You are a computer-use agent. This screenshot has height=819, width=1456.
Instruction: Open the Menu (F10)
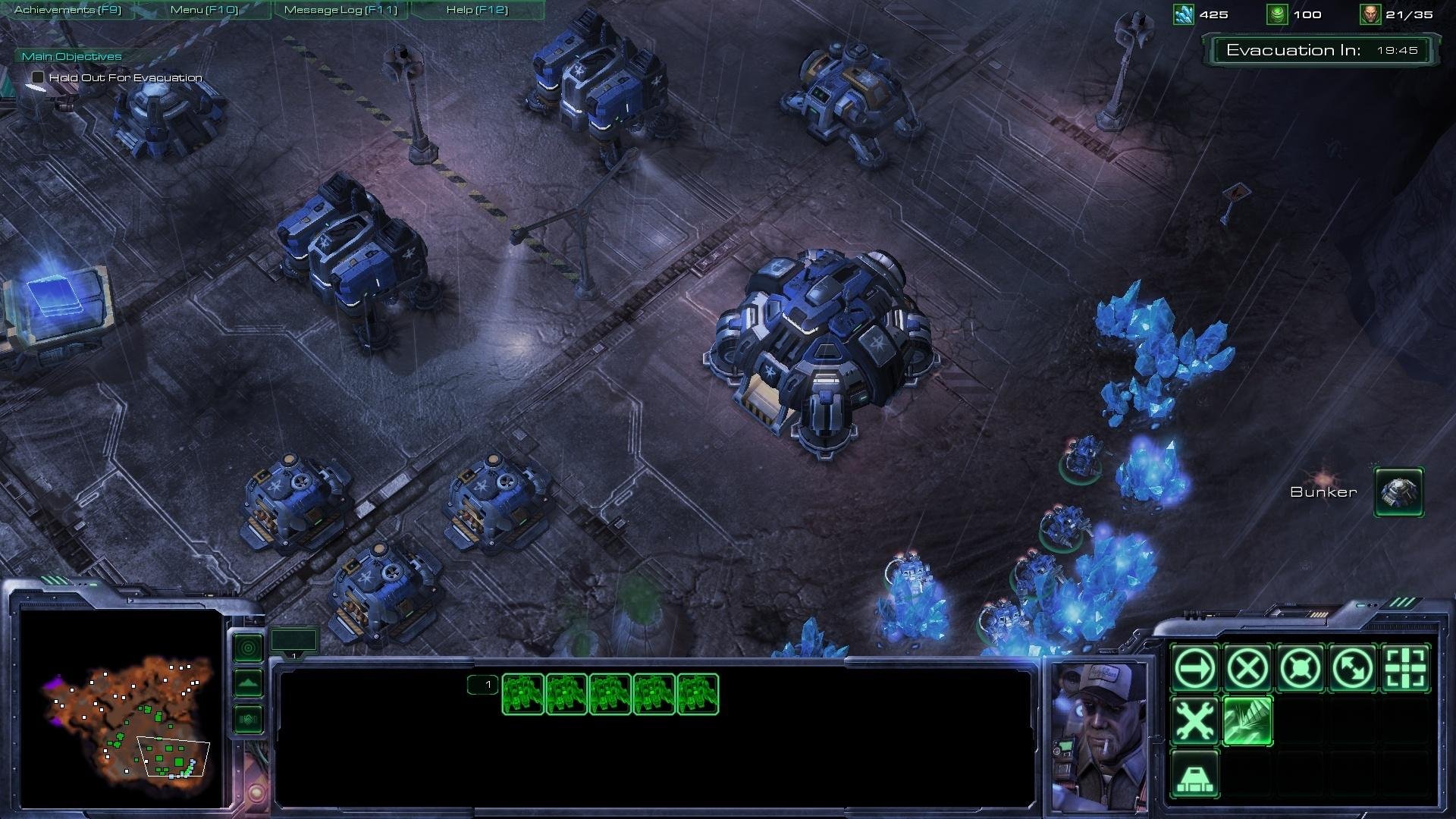[x=205, y=10]
